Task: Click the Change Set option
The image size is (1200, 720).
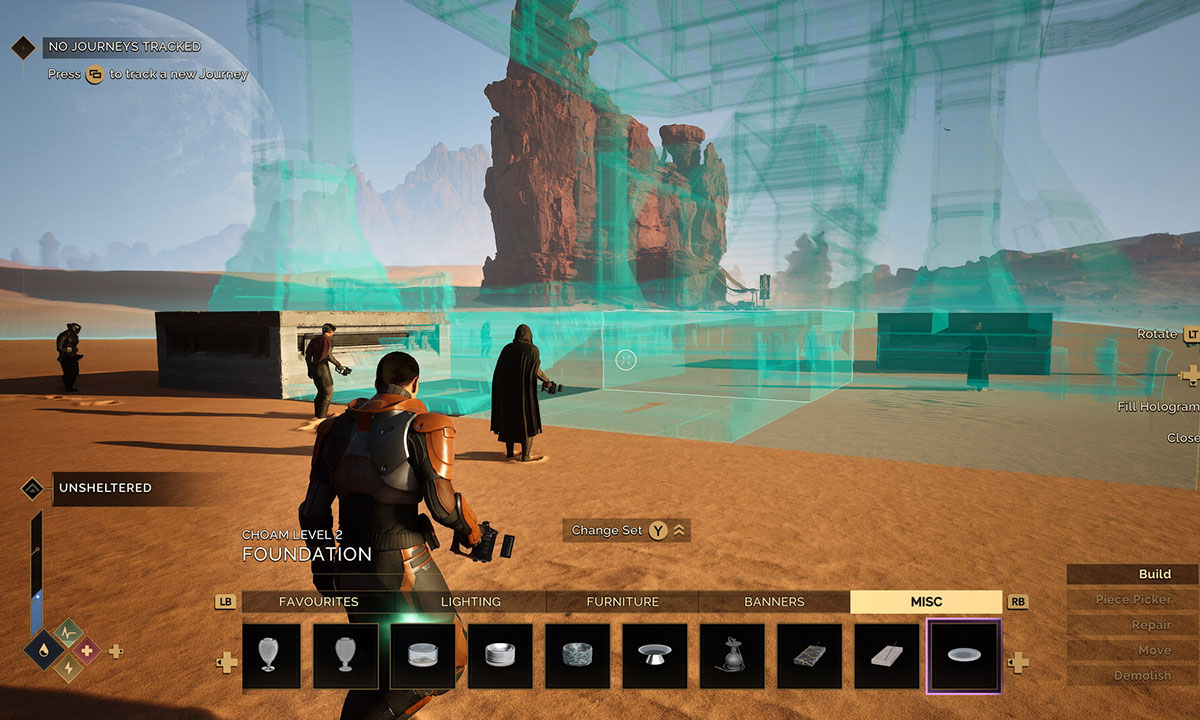Action: coord(627,531)
